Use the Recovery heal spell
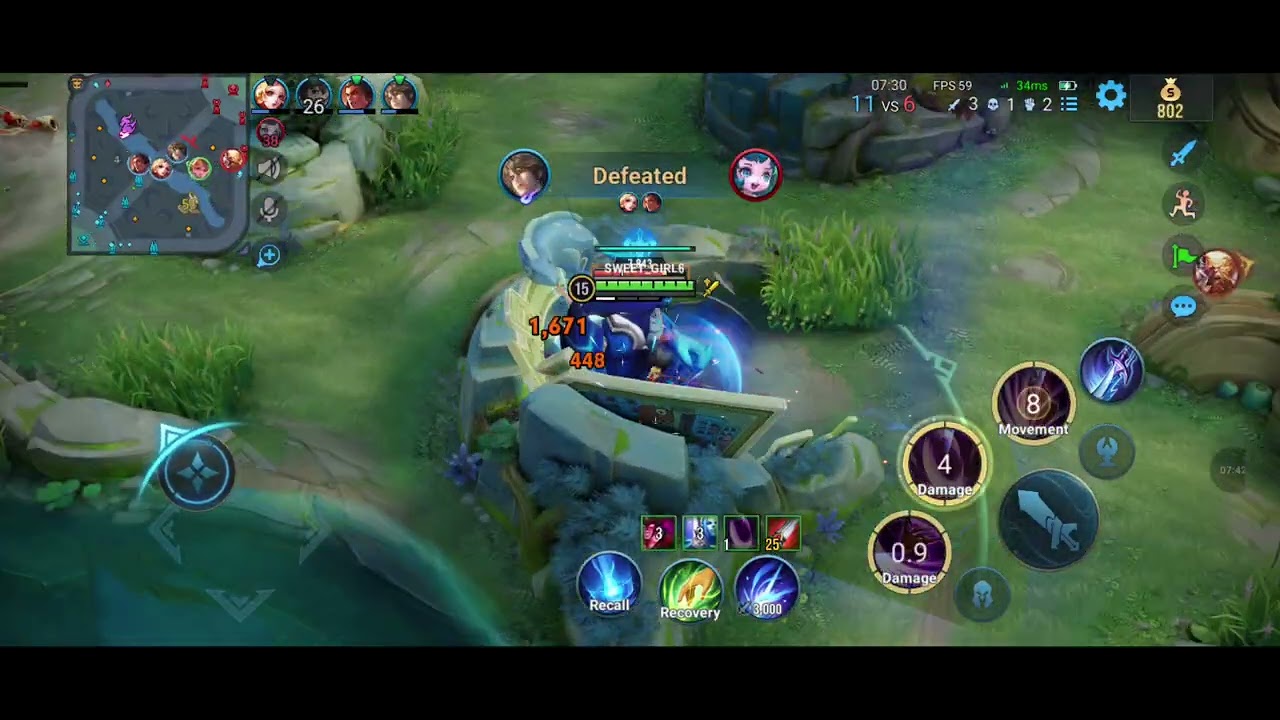 690,591
